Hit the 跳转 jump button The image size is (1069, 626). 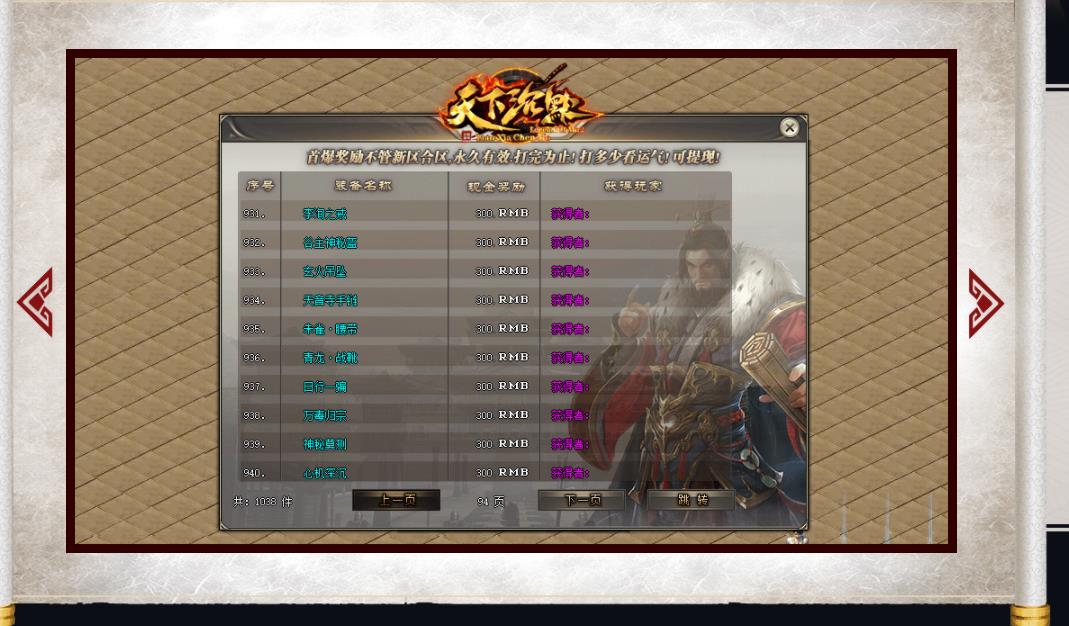pyautogui.click(x=691, y=500)
